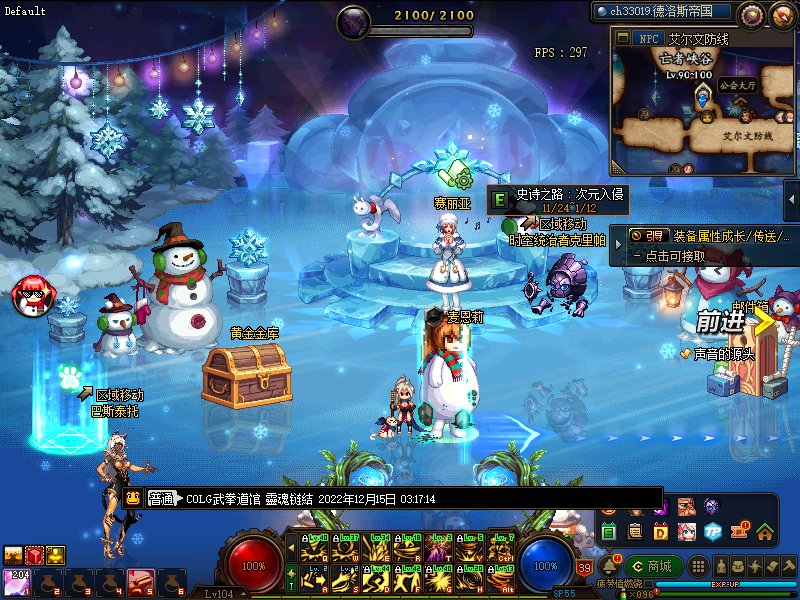
Task: Click the notification bell icon
Action: pyautogui.click(x=608, y=567)
